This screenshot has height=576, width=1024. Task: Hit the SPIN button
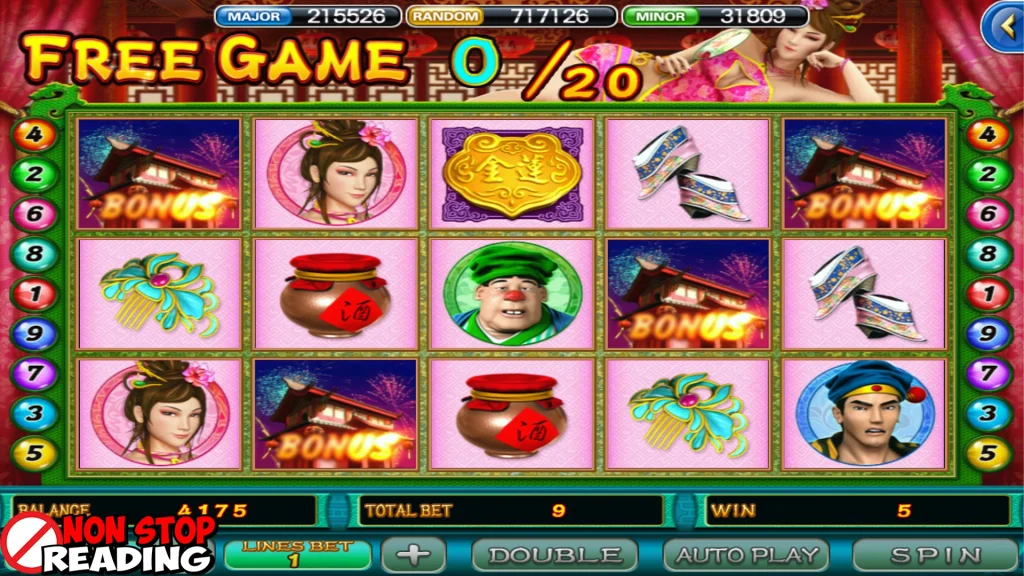935,554
